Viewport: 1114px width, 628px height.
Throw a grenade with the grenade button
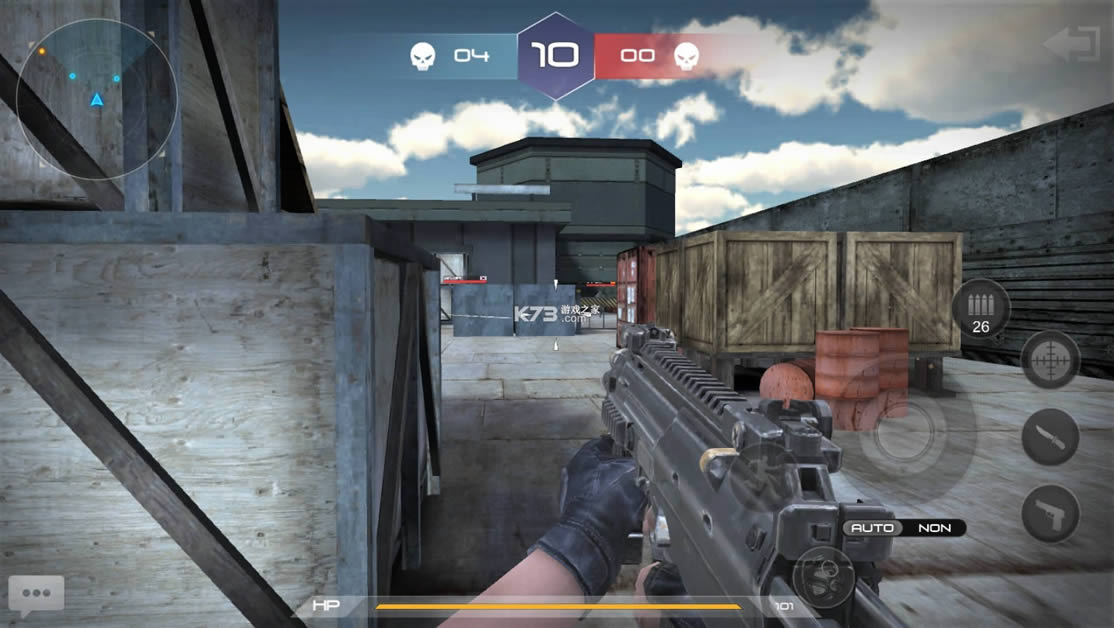click(823, 577)
